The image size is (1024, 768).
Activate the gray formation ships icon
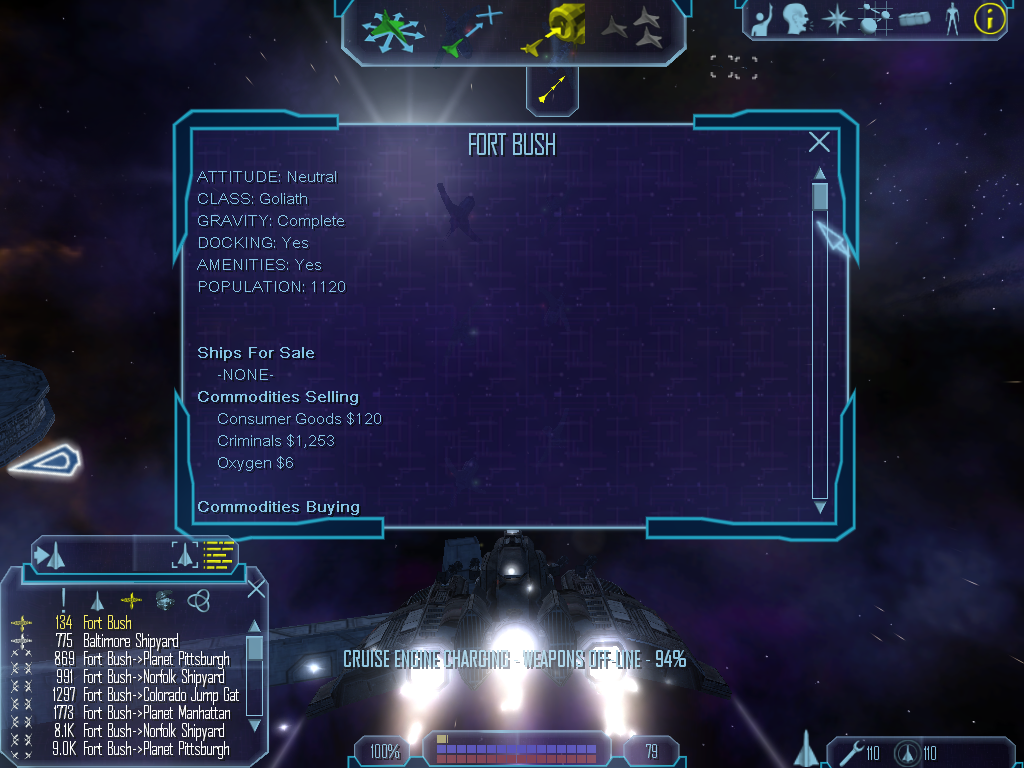coord(632,28)
